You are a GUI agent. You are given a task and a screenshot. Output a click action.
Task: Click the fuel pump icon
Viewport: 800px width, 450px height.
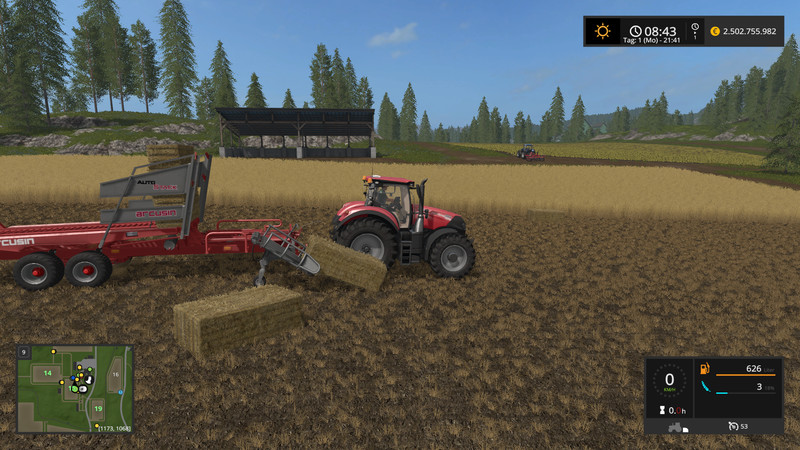[705, 369]
